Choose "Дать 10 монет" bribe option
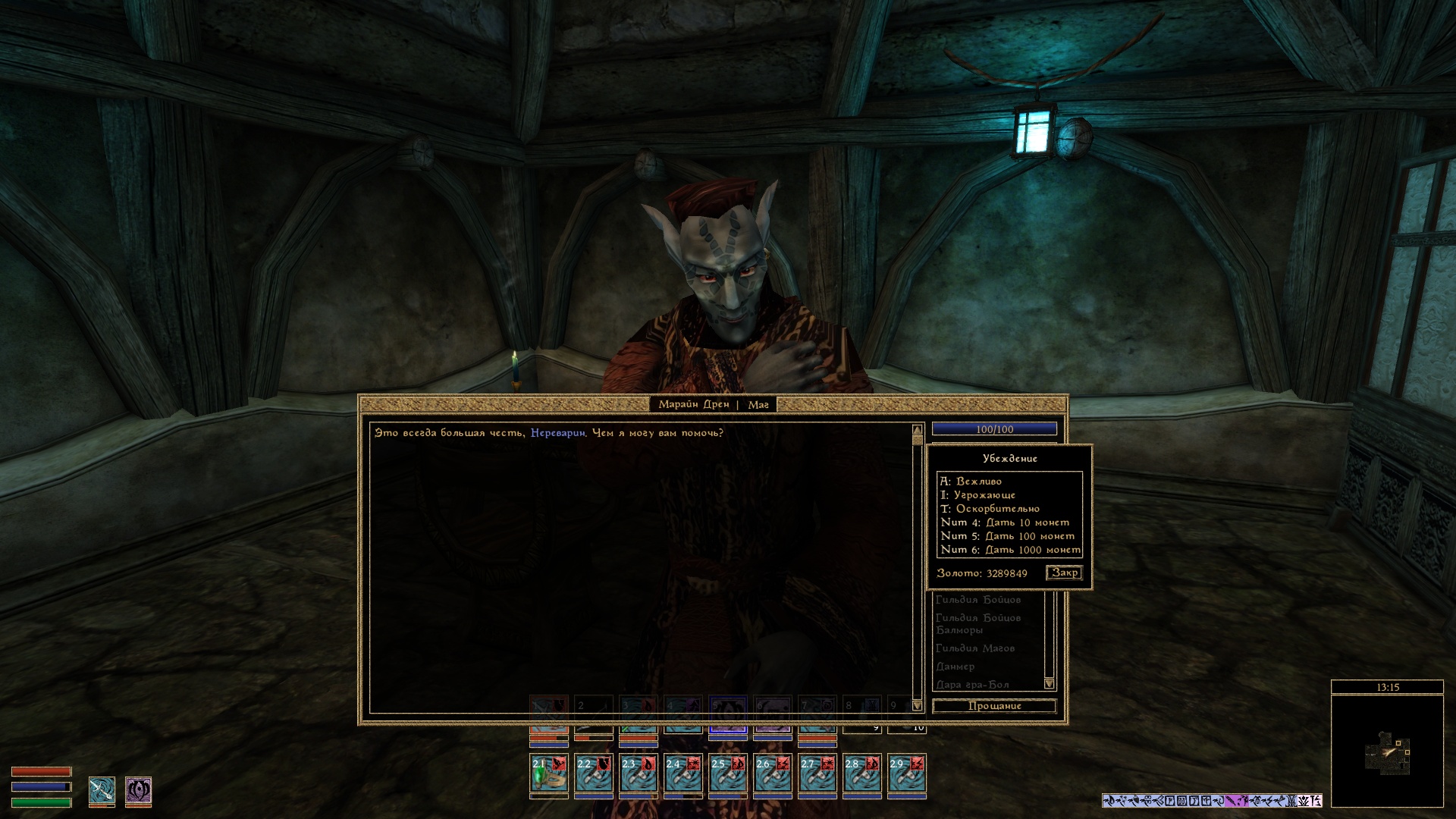The width and height of the screenshot is (1456, 819). pyautogui.click(x=1027, y=522)
